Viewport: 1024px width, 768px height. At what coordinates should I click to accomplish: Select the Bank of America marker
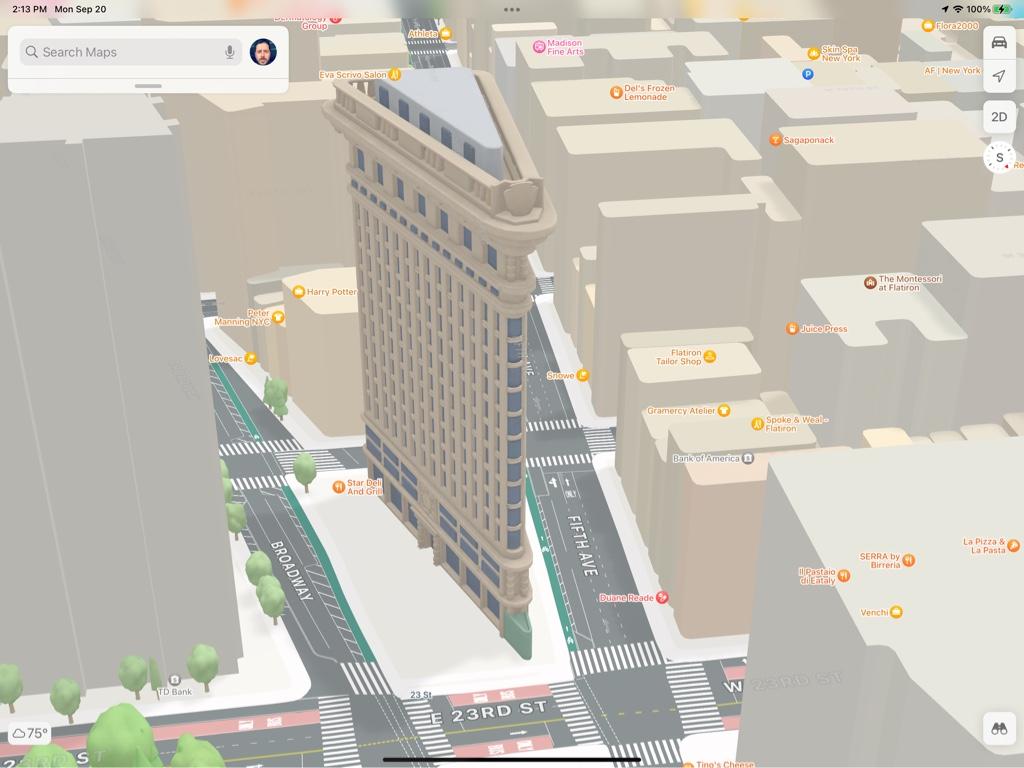coord(748,458)
